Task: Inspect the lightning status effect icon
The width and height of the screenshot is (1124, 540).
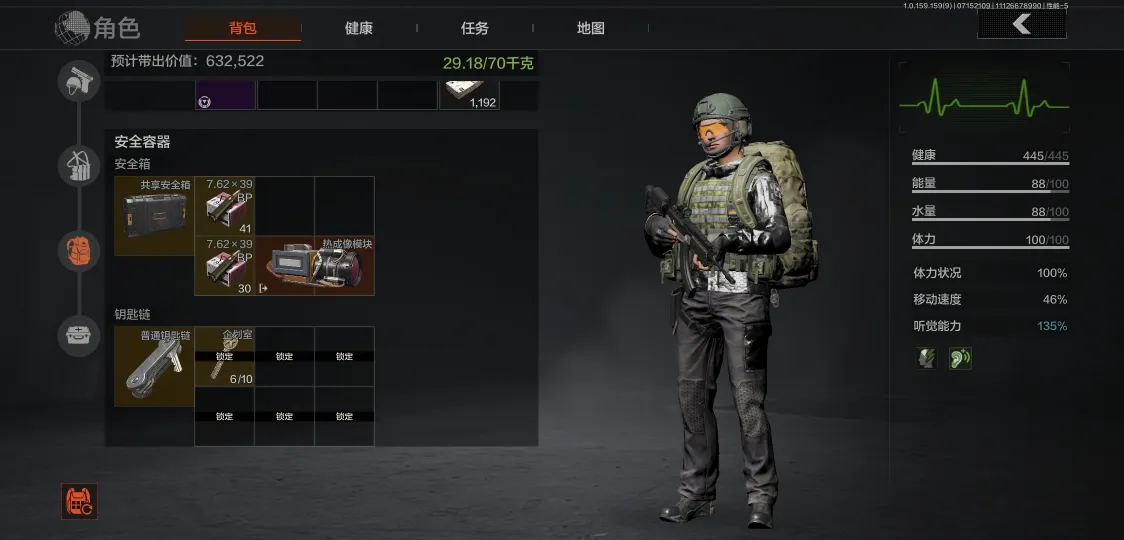Action: point(927,358)
